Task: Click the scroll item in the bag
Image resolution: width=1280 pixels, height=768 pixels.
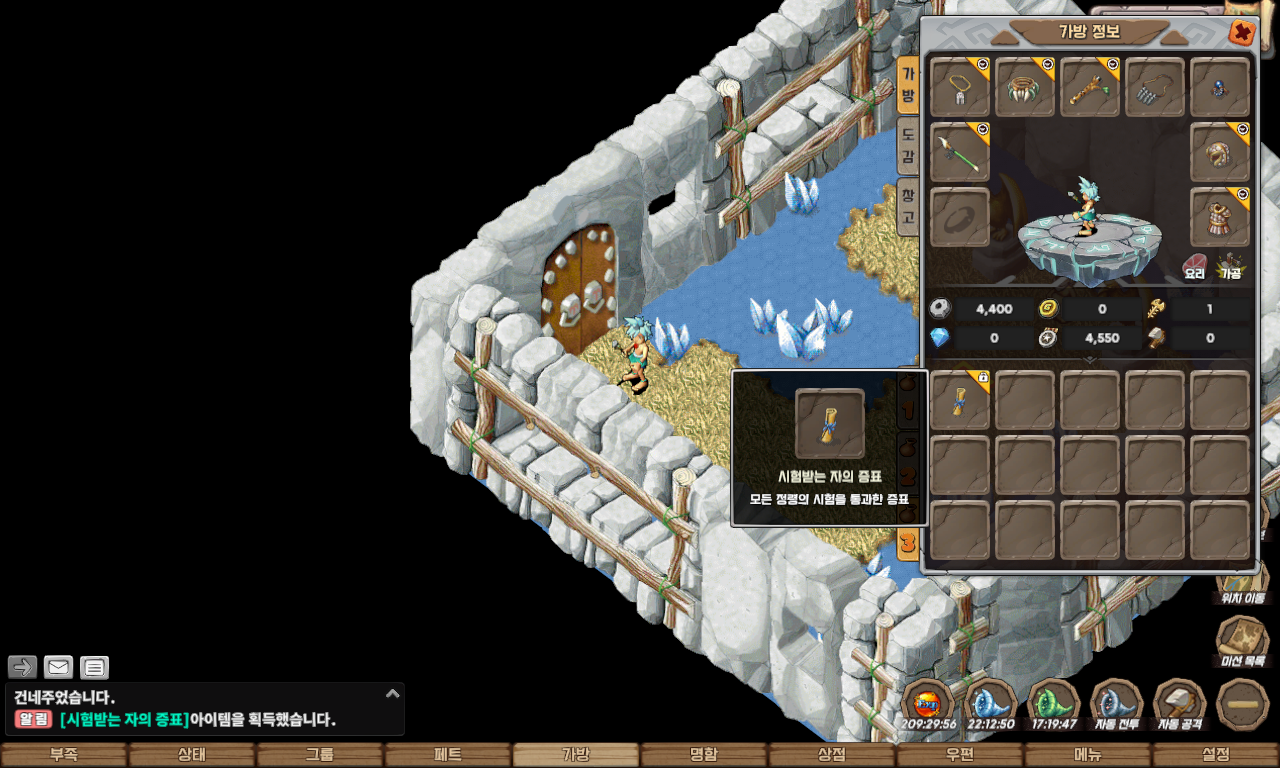Action: 960,400
